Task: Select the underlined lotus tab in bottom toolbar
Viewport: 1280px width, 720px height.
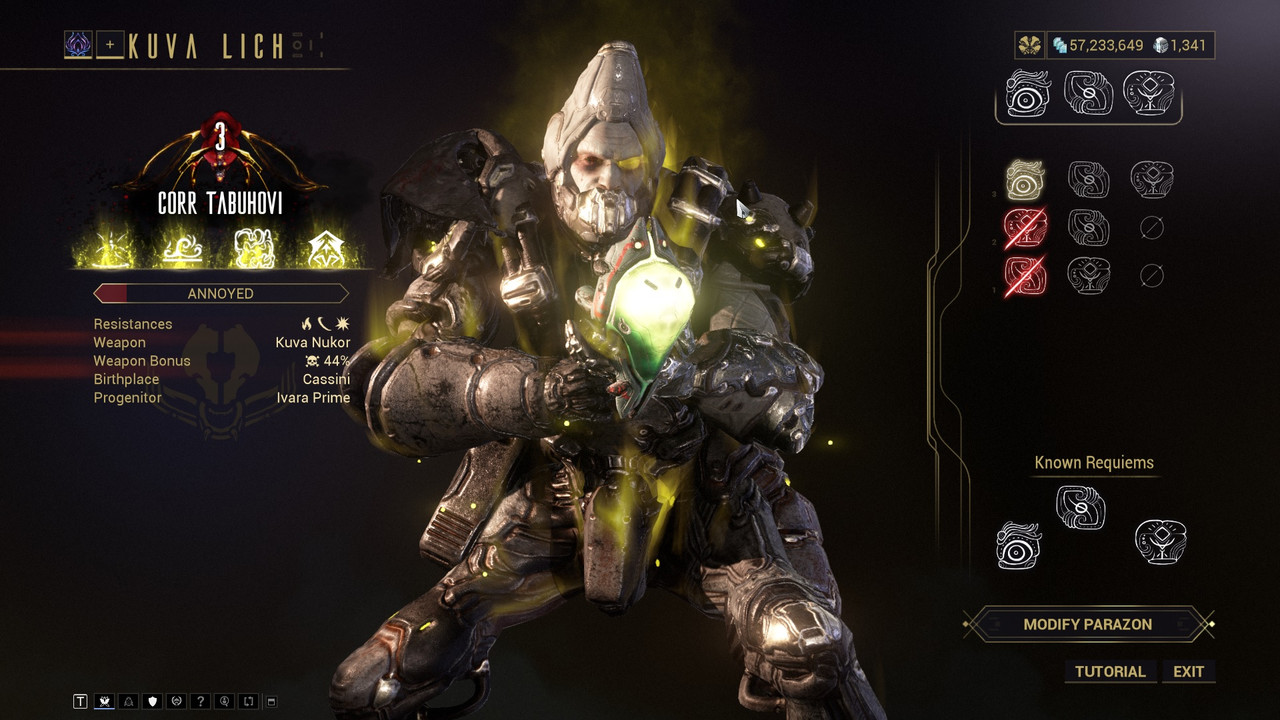Action: (x=104, y=702)
